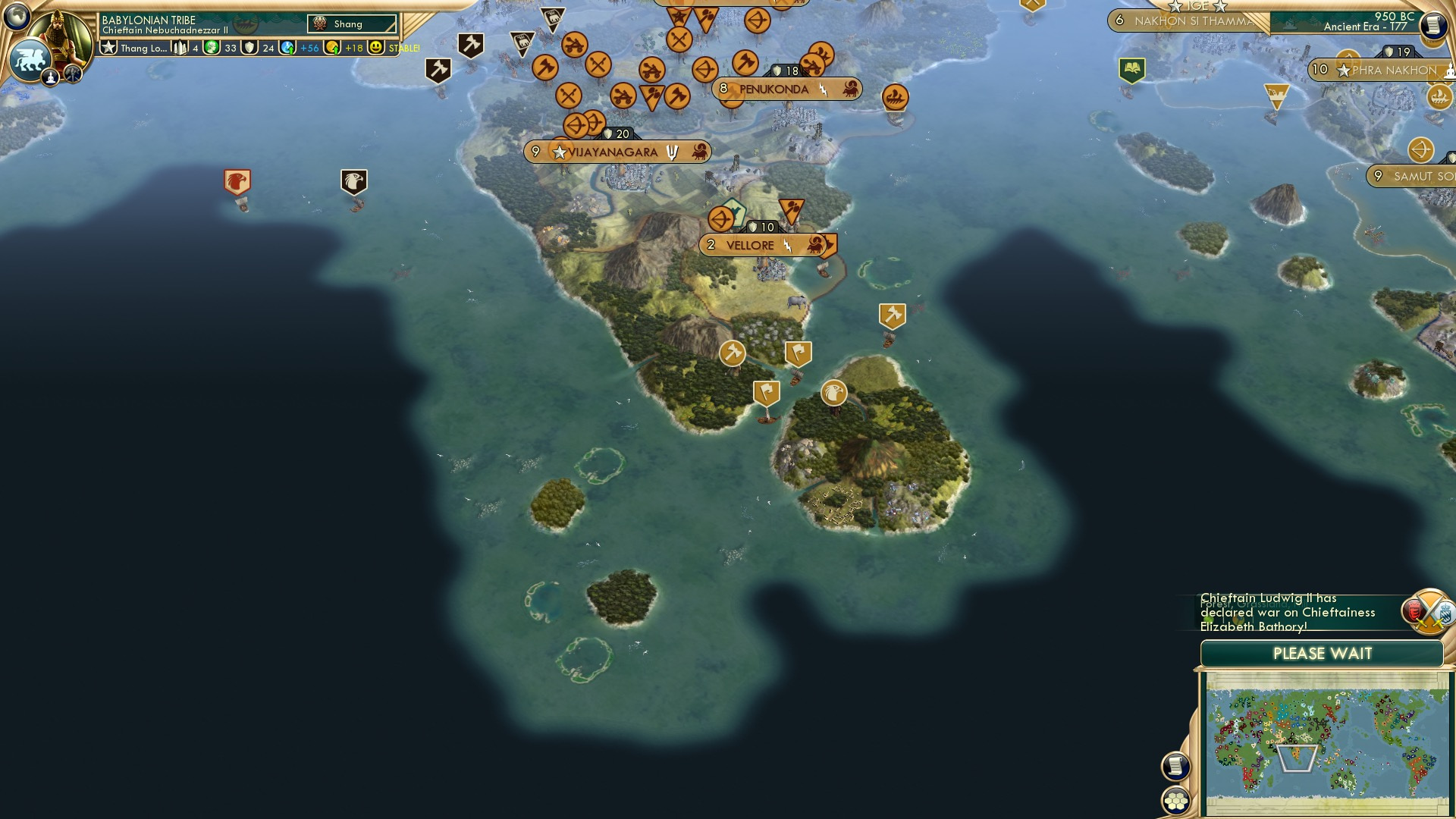The image size is (1456, 819).
Task: Select the archer unit flag near Vellore
Action: pyautogui.click(x=722, y=218)
